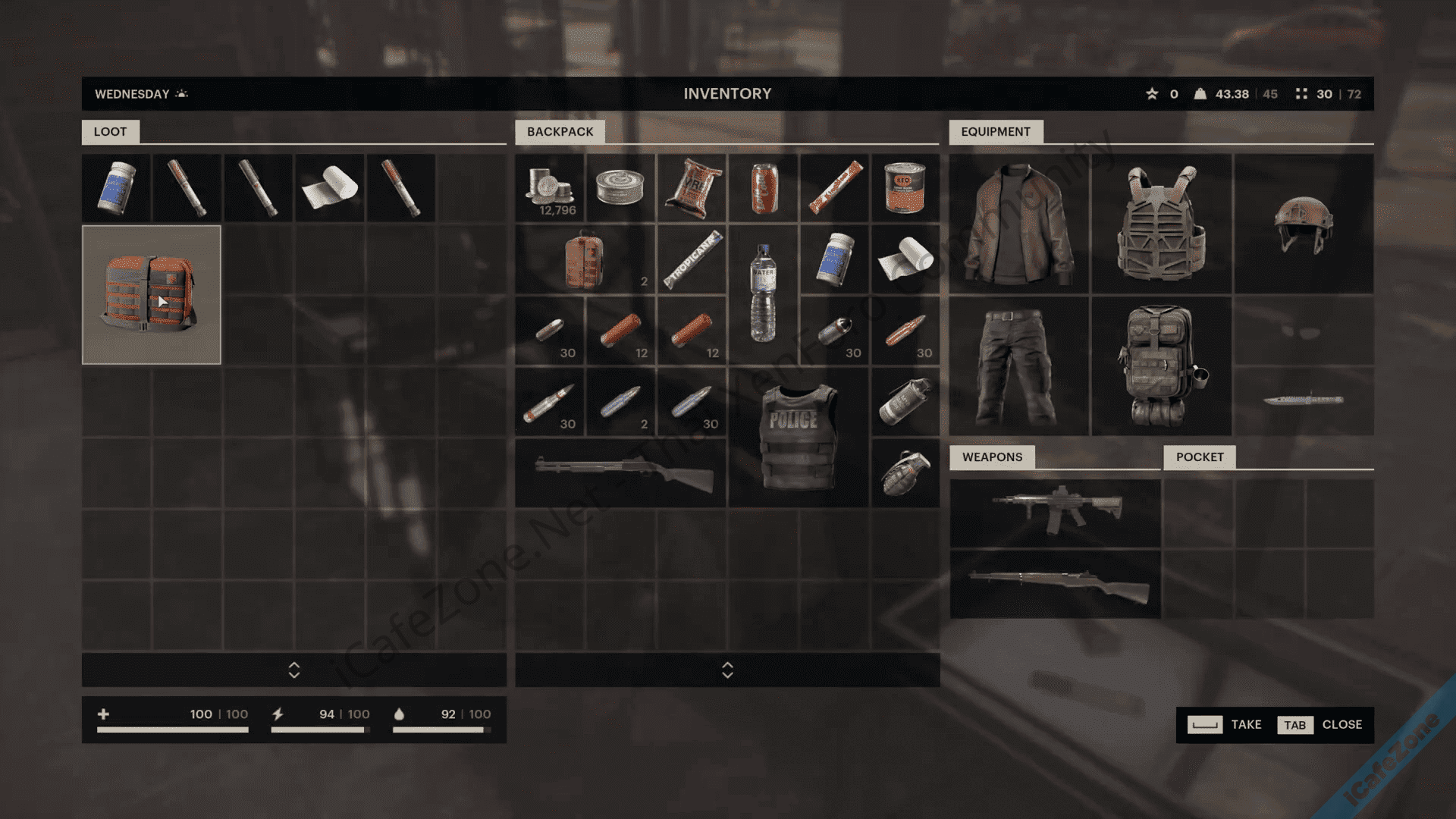Image resolution: width=1456 pixels, height=819 pixels.
Task: Pick the Tropicana bar in the backpack
Action: tap(692, 259)
